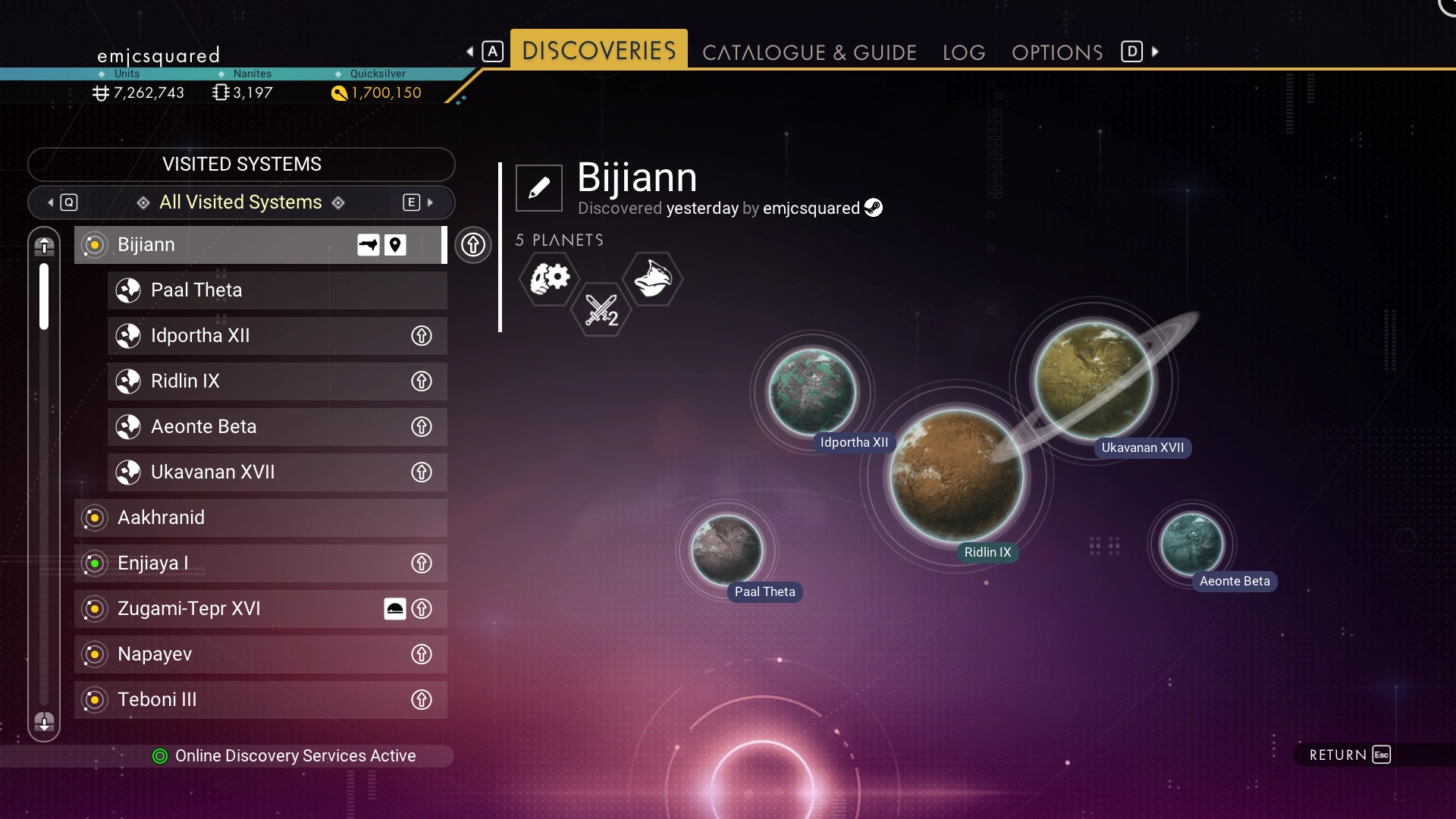Viewport: 1456px width, 819px height.
Task: Go to the Options tab
Action: click(1057, 52)
